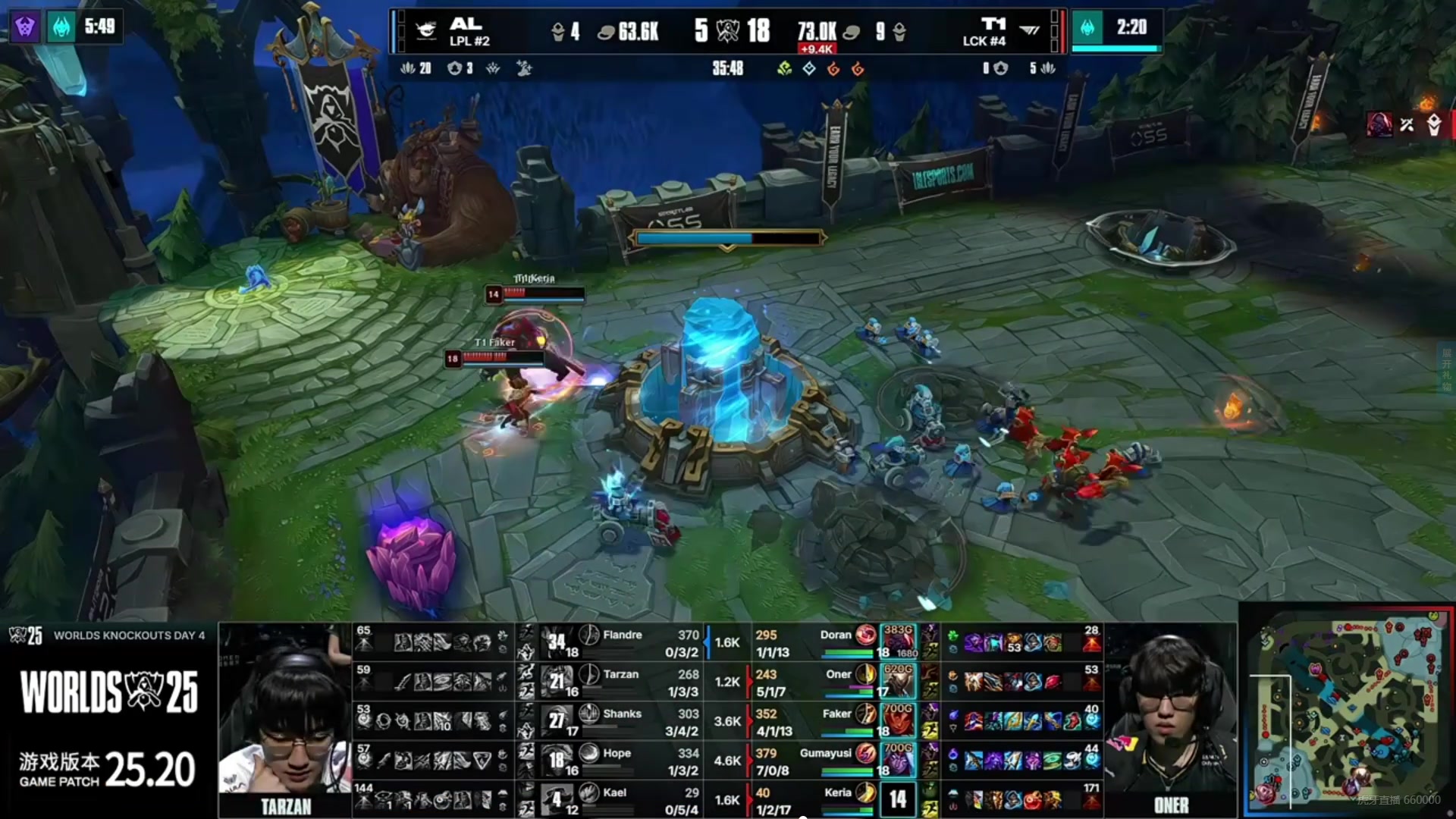Click the T1 team logo
This screenshot has height=819, width=1456.
point(1029,31)
